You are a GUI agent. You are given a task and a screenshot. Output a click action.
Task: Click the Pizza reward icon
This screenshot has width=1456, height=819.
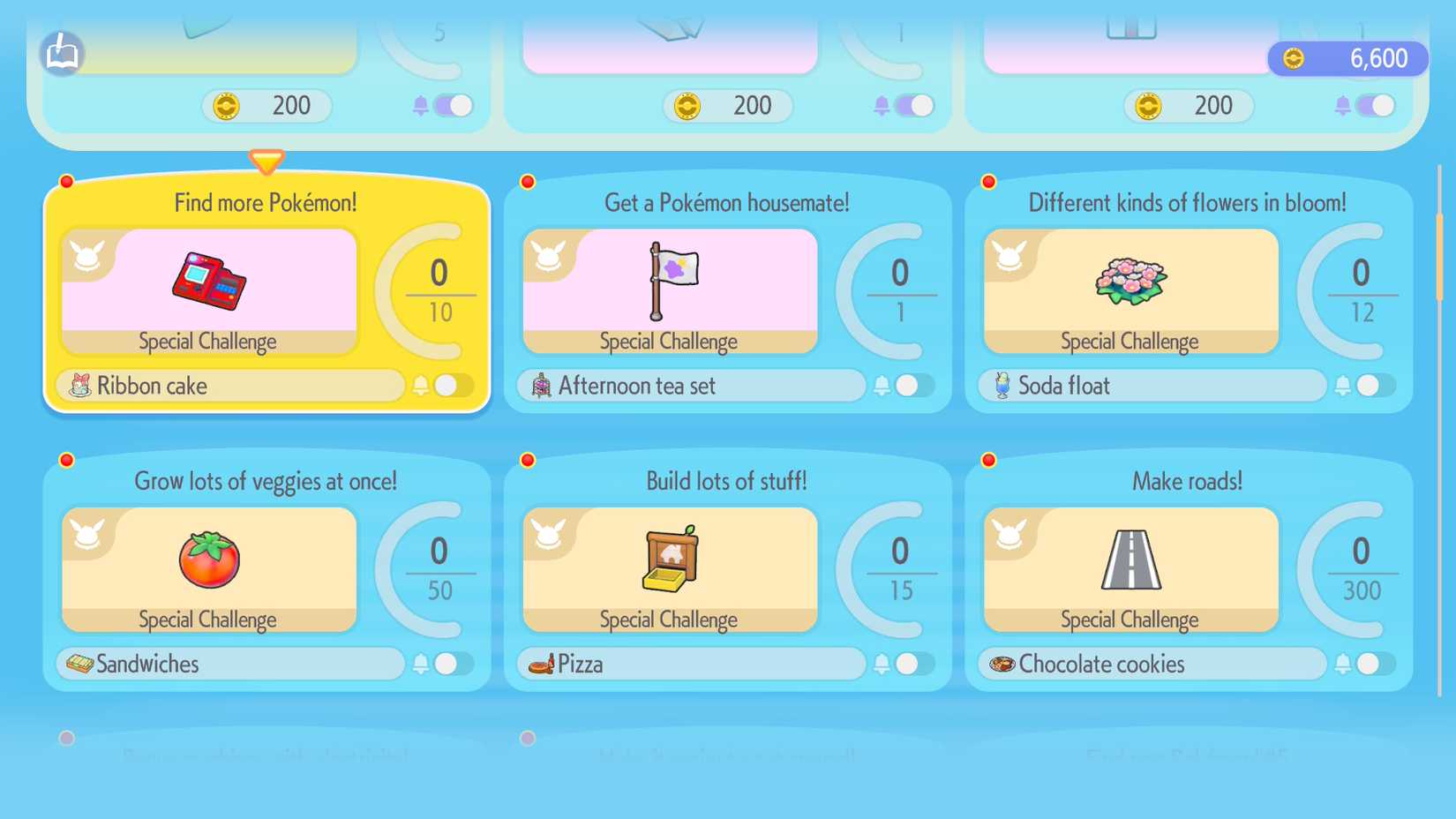541,665
